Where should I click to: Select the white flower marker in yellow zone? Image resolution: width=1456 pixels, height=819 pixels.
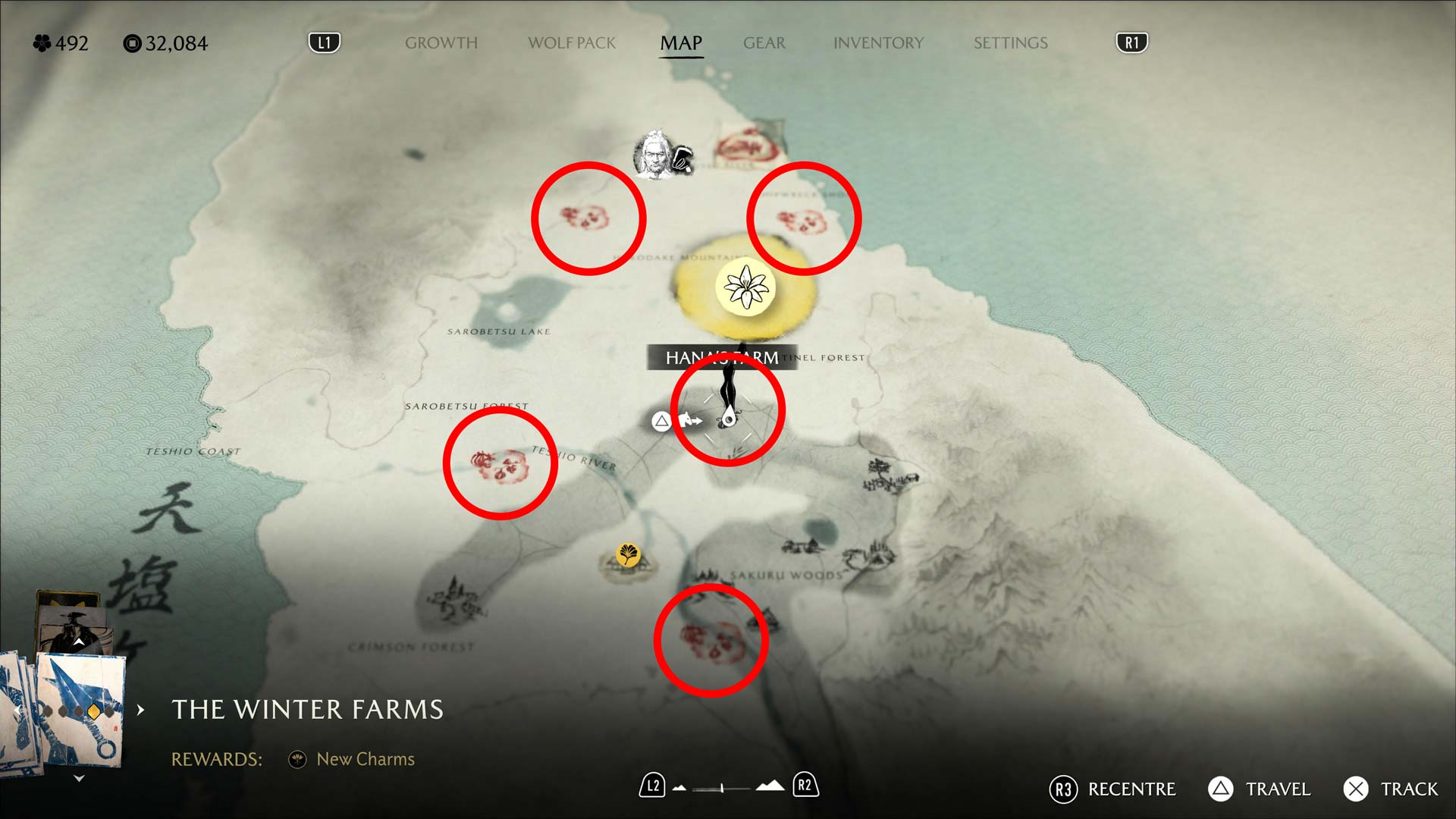(x=745, y=288)
